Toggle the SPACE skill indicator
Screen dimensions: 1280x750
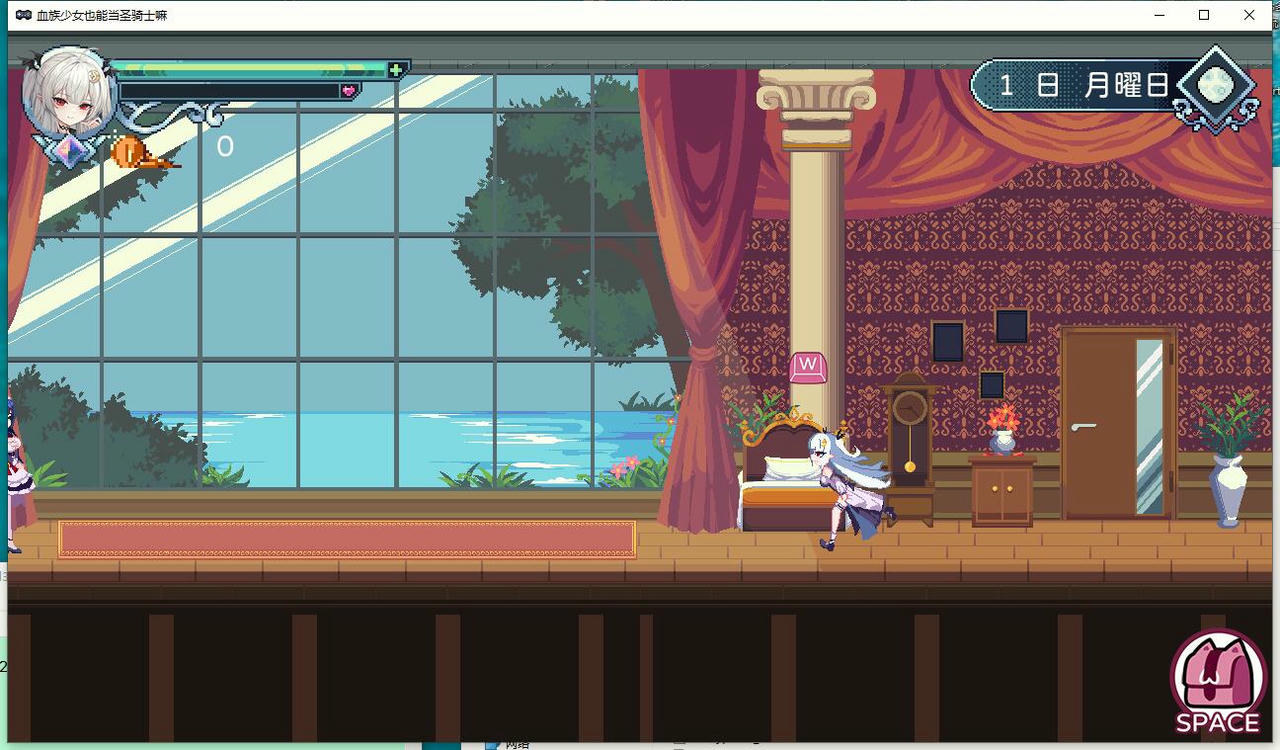coord(1216,678)
